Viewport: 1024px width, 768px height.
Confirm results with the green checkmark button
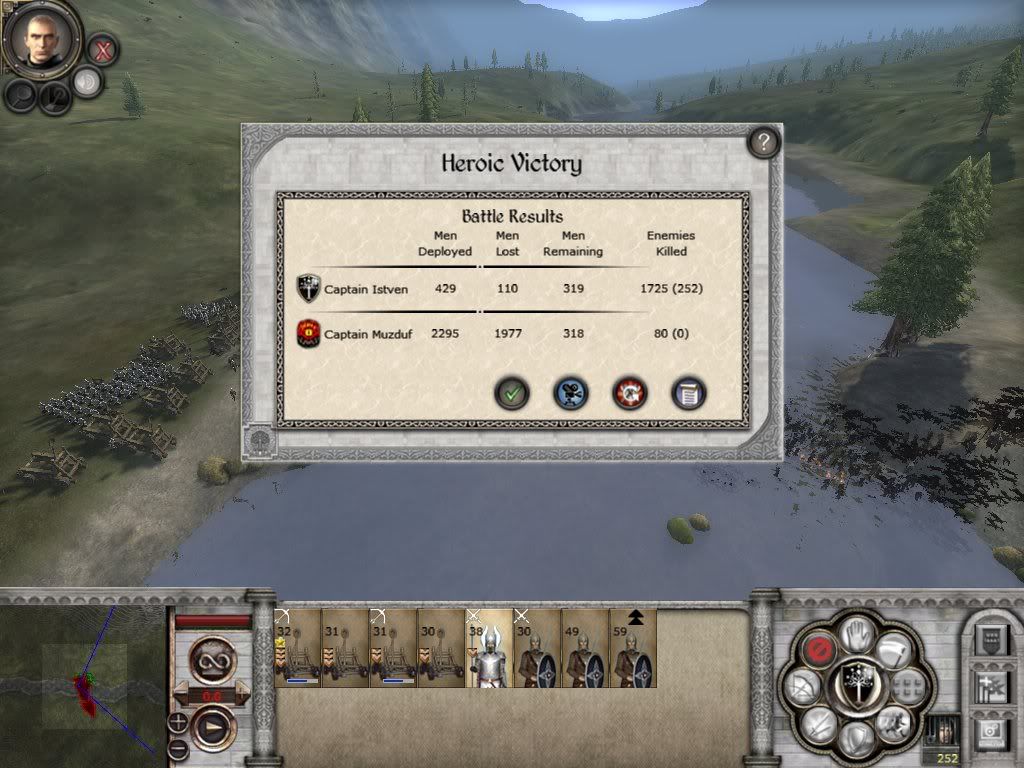click(512, 393)
